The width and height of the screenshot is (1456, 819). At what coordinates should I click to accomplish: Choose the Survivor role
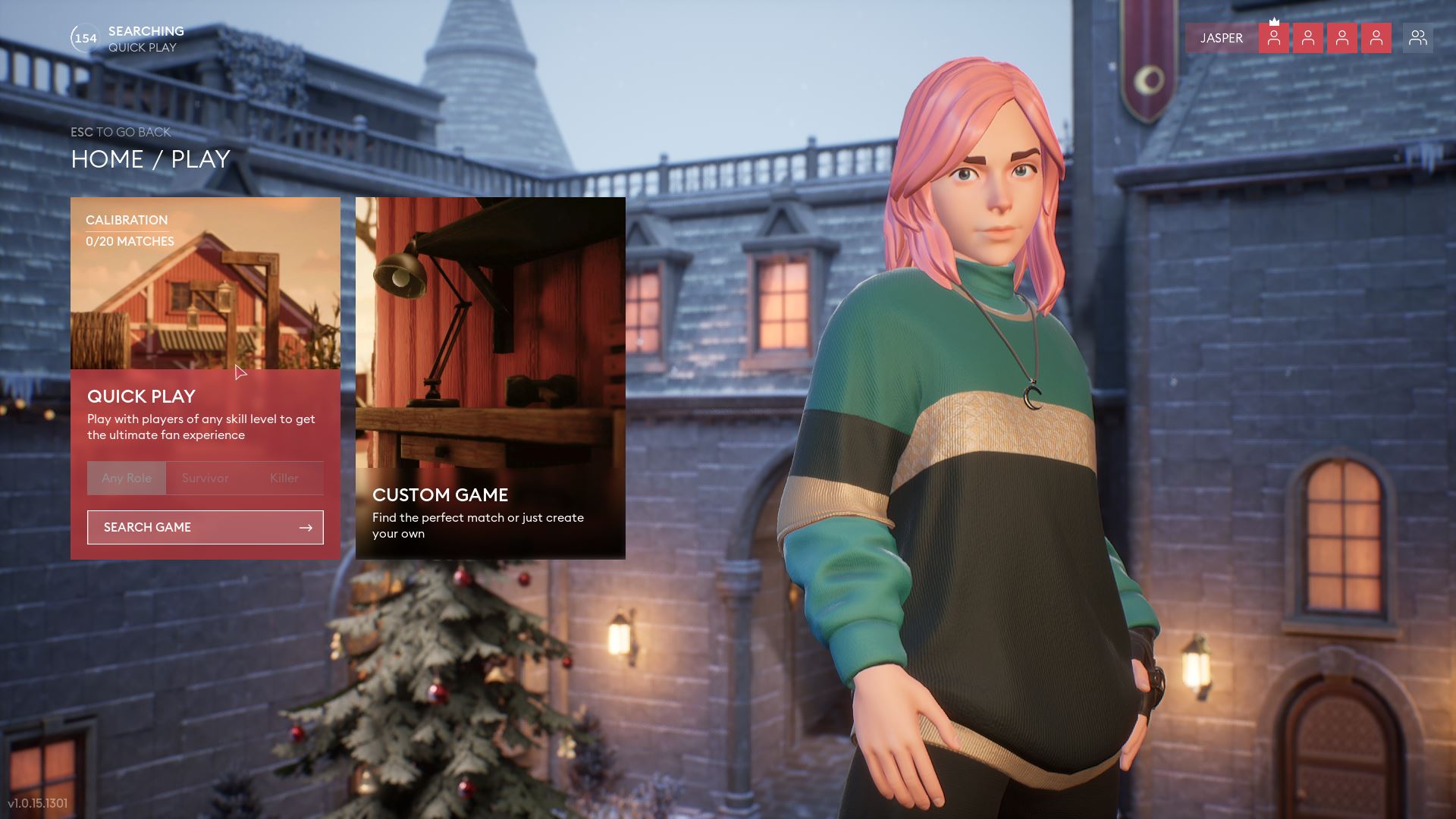[205, 478]
